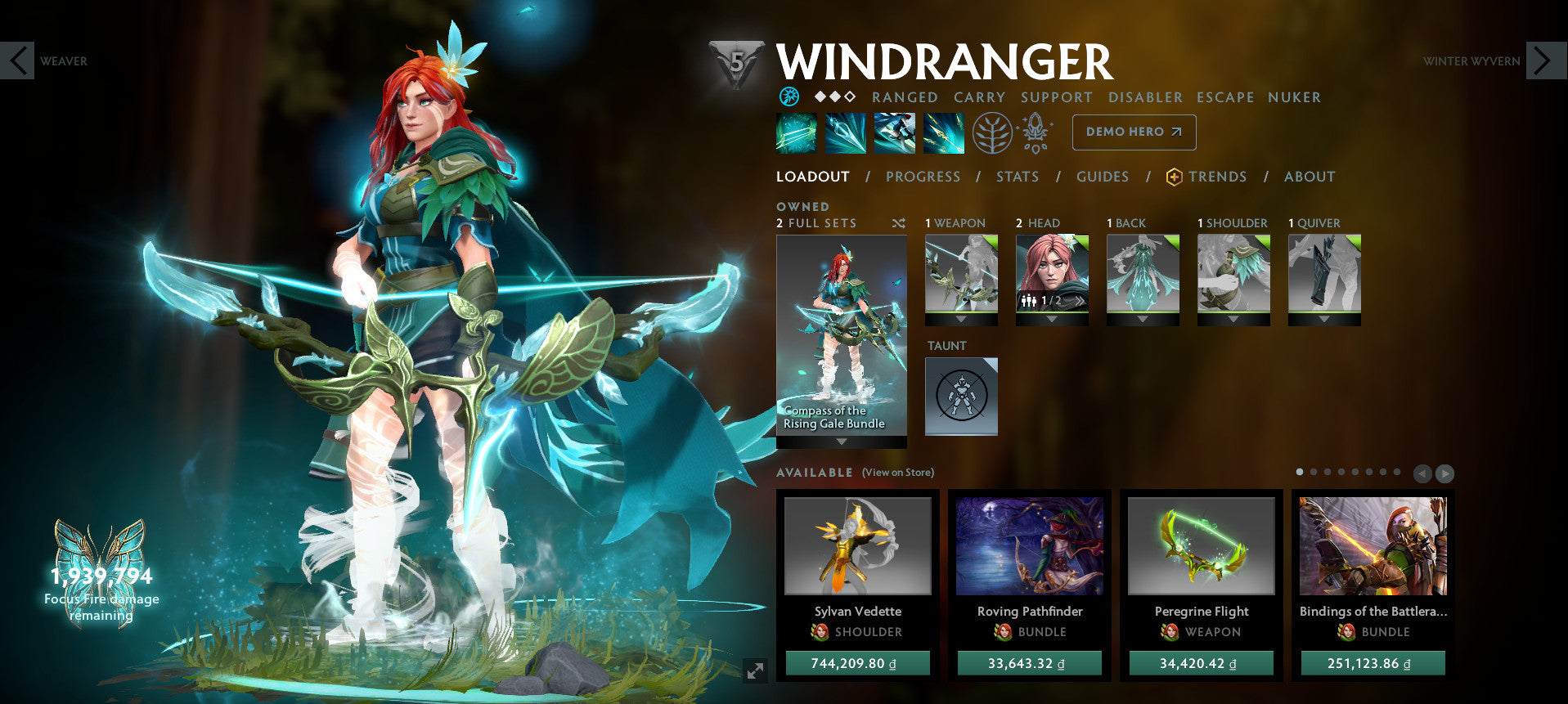Open the Powershot ability icon
Screen dimensions: 1568x704
(x=846, y=132)
